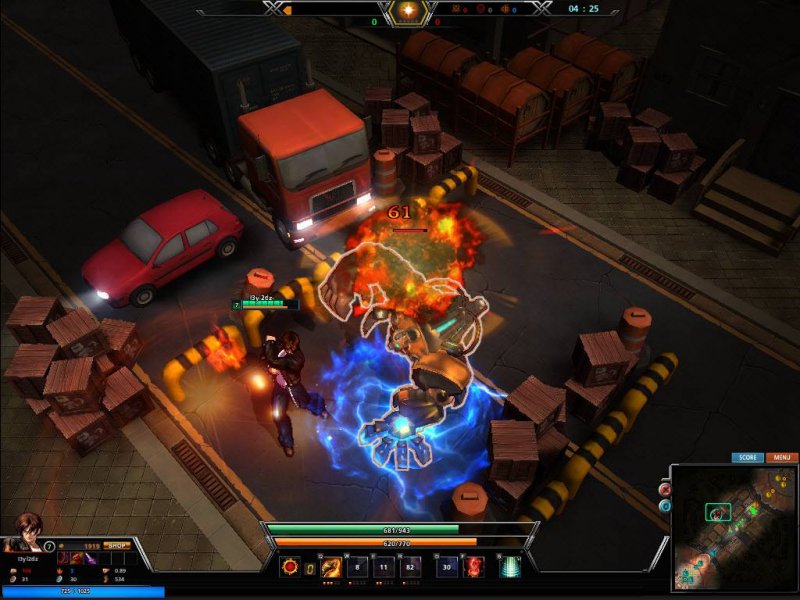Show the SCORE board

[747, 457]
